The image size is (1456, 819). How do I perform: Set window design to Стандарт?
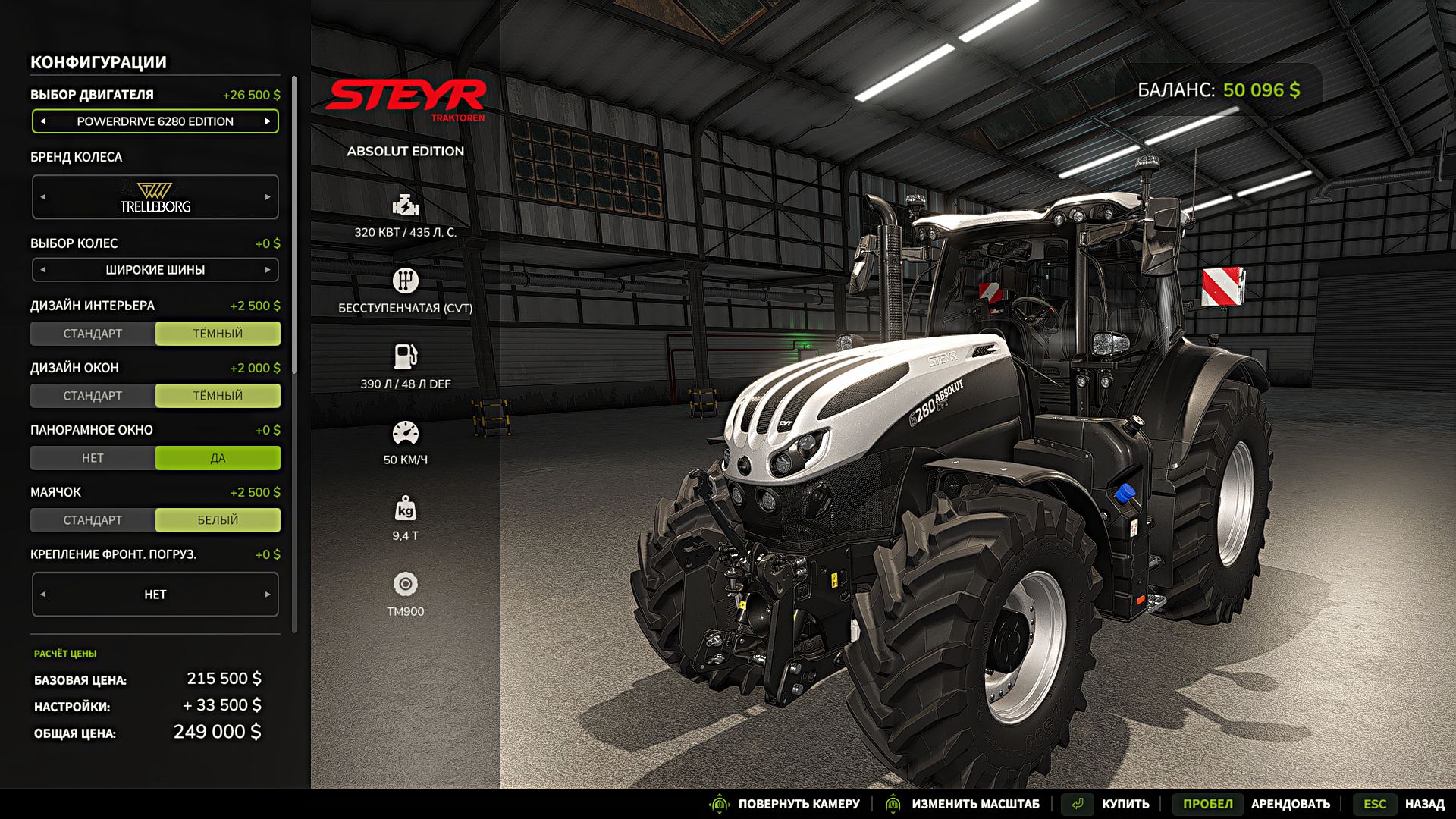93,396
